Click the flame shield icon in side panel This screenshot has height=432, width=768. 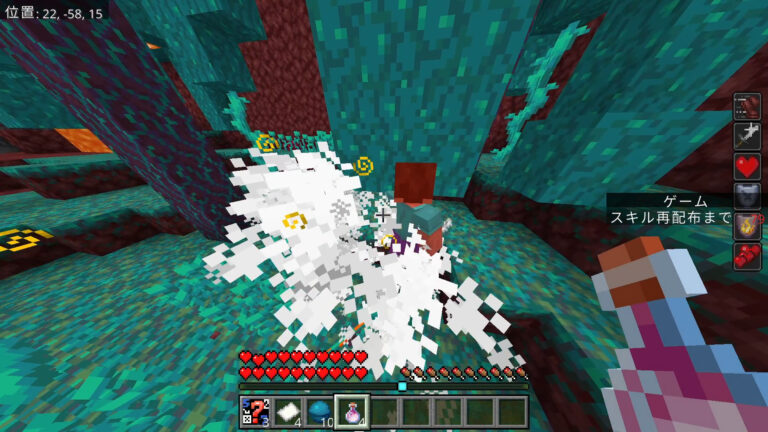click(747, 224)
